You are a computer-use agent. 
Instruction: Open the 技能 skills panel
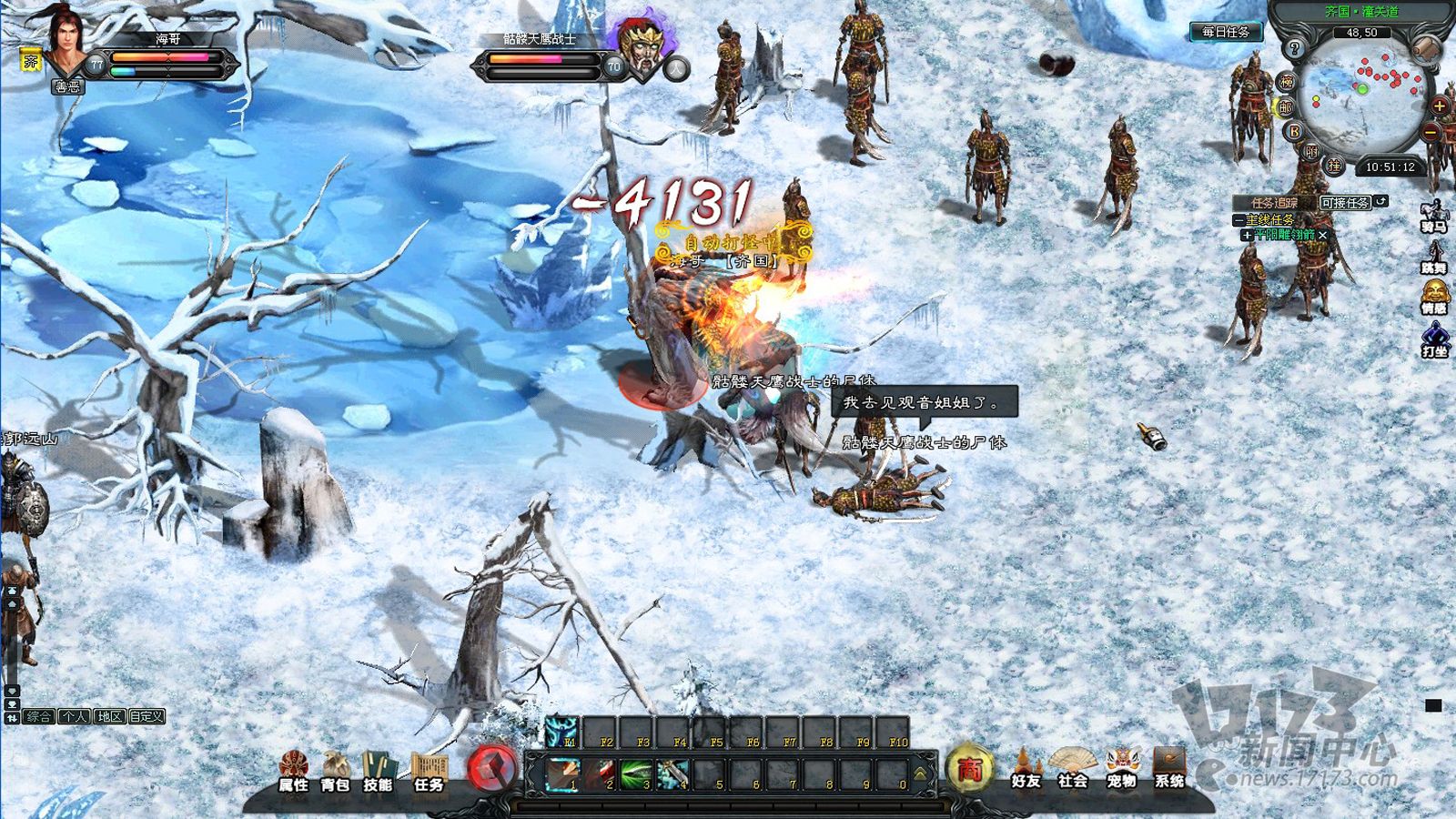(378, 772)
